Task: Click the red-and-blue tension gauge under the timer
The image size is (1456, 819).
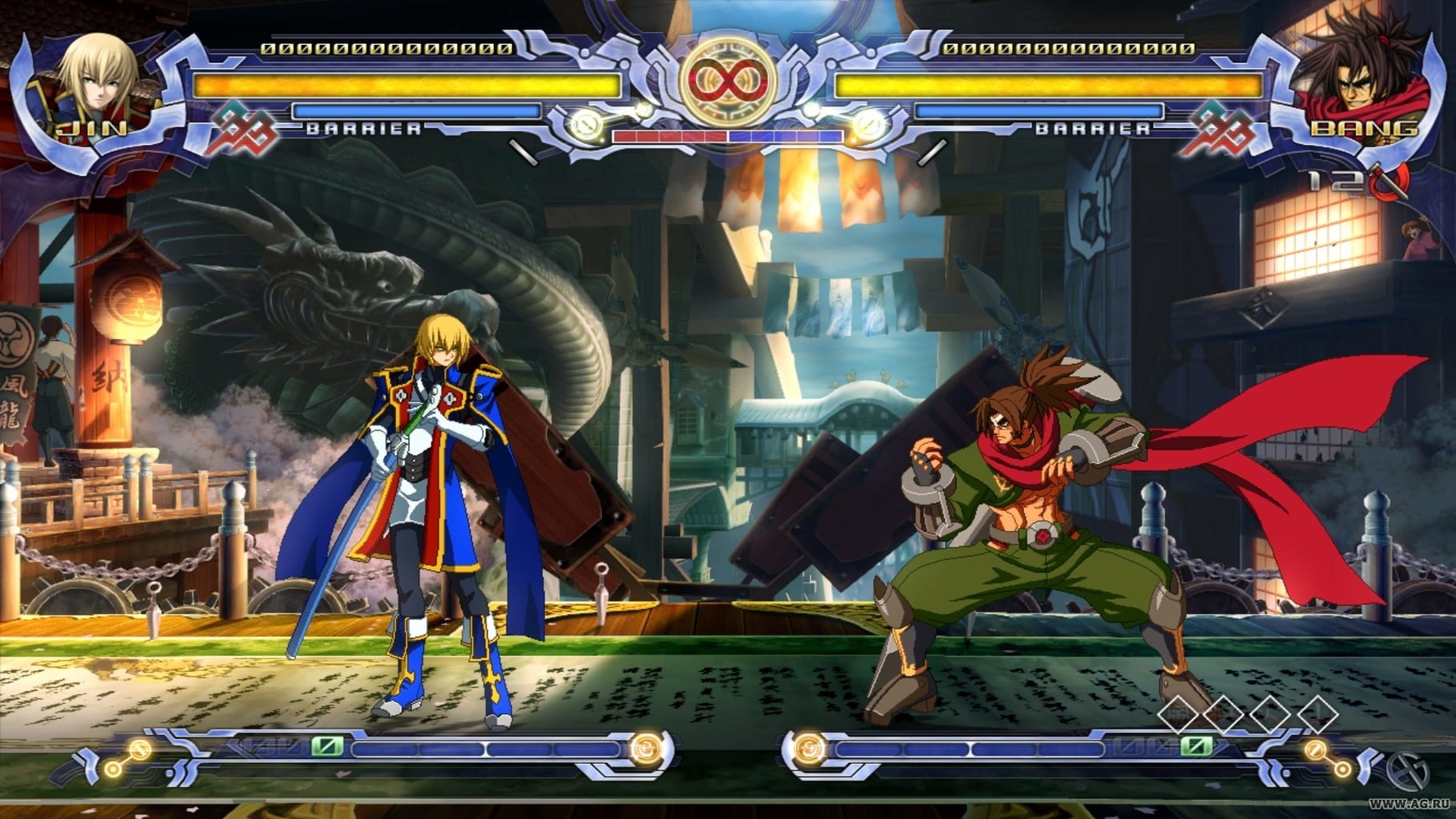Action: (x=726, y=136)
